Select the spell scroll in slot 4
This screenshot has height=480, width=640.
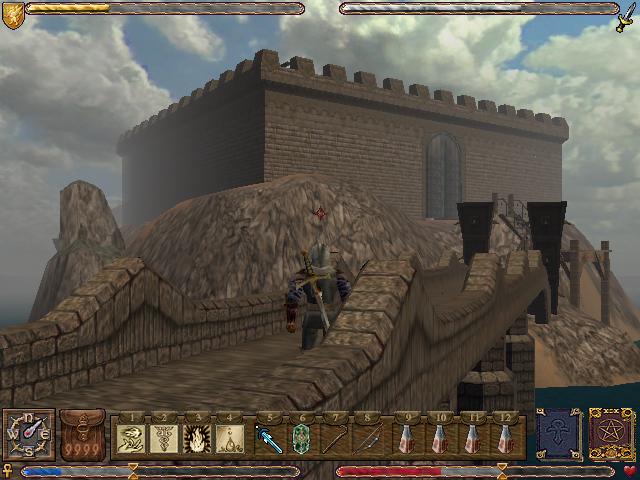pyautogui.click(x=230, y=438)
